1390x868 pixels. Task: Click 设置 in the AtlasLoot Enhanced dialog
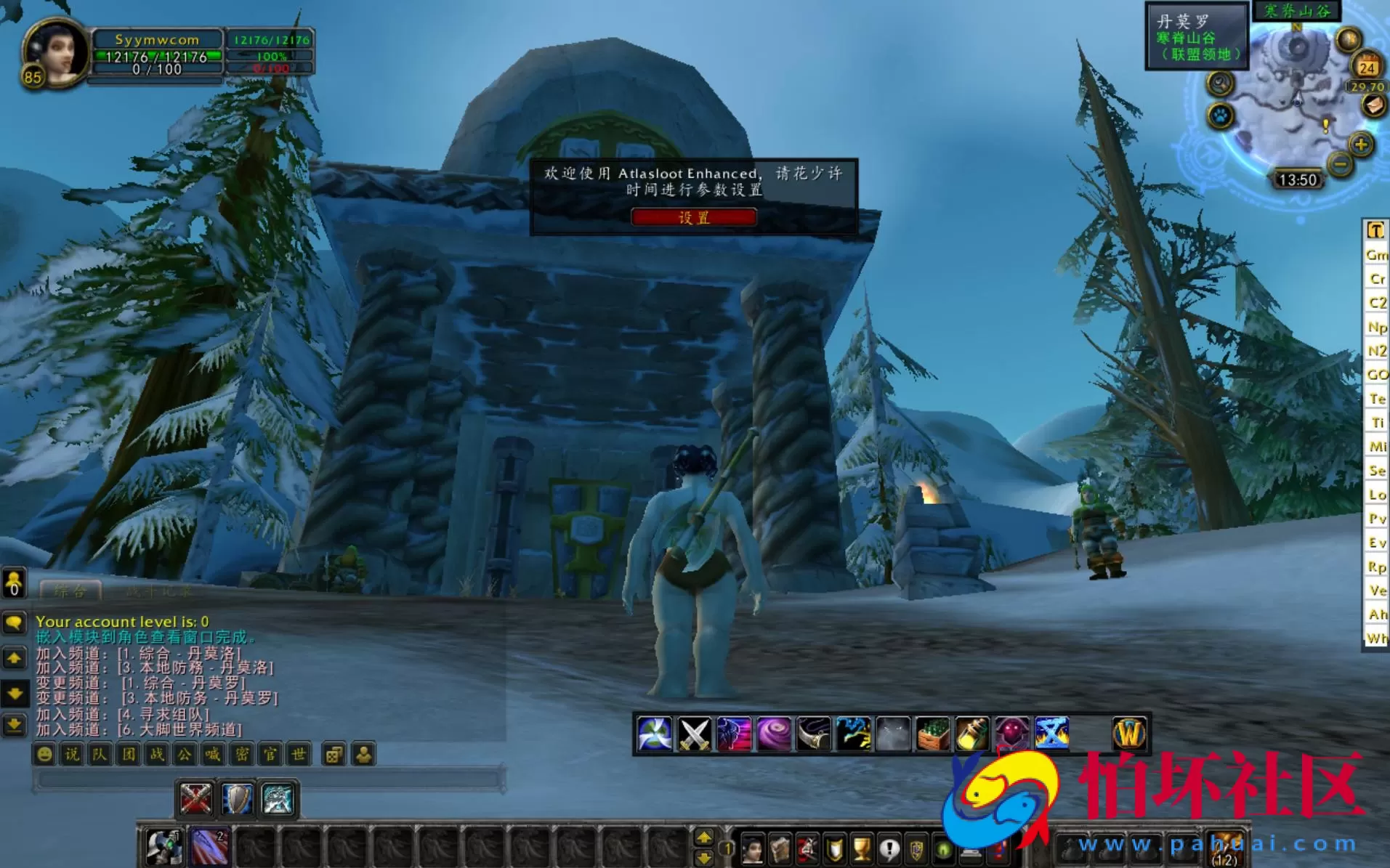tap(695, 217)
